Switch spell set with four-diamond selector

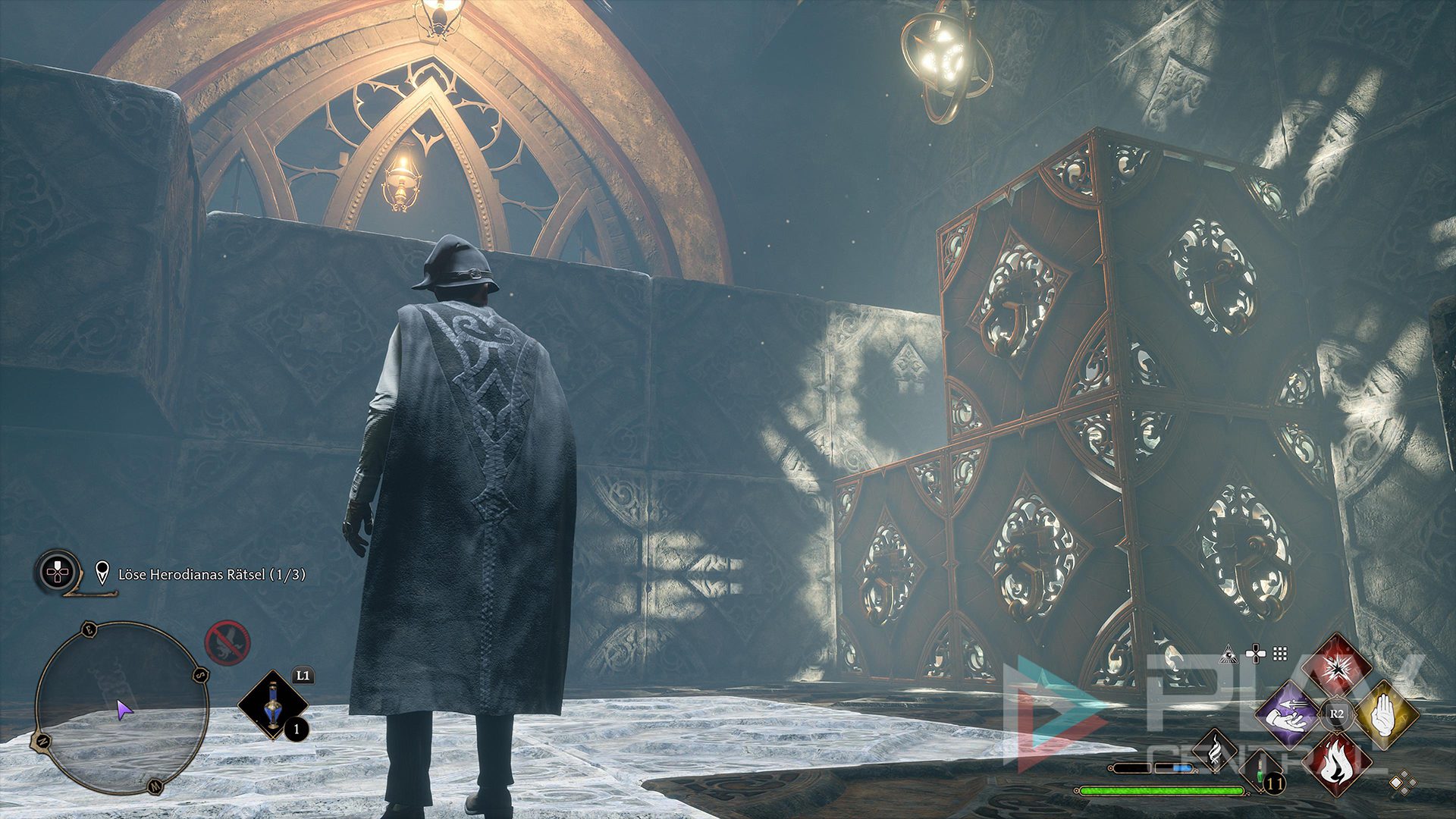tap(1403, 783)
